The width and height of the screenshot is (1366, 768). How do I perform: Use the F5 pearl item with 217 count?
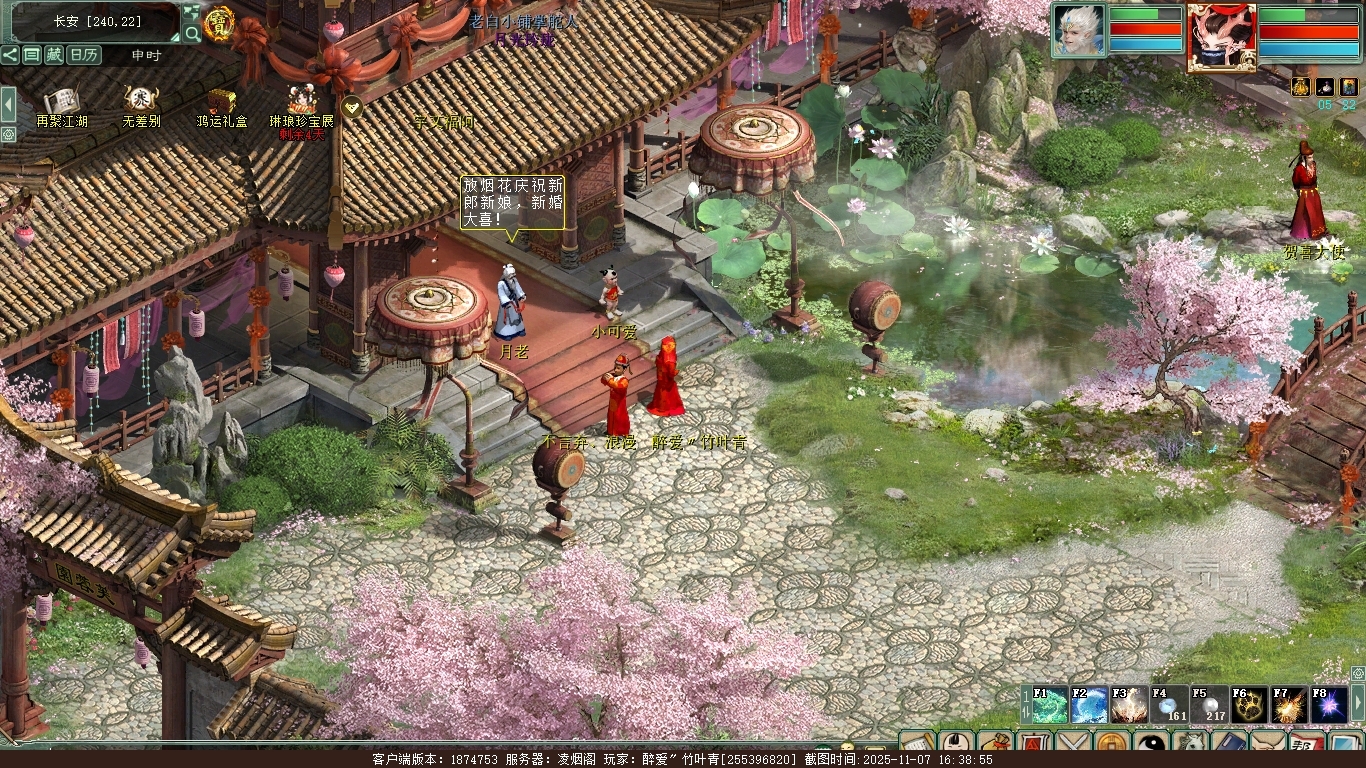pyautogui.click(x=1210, y=705)
